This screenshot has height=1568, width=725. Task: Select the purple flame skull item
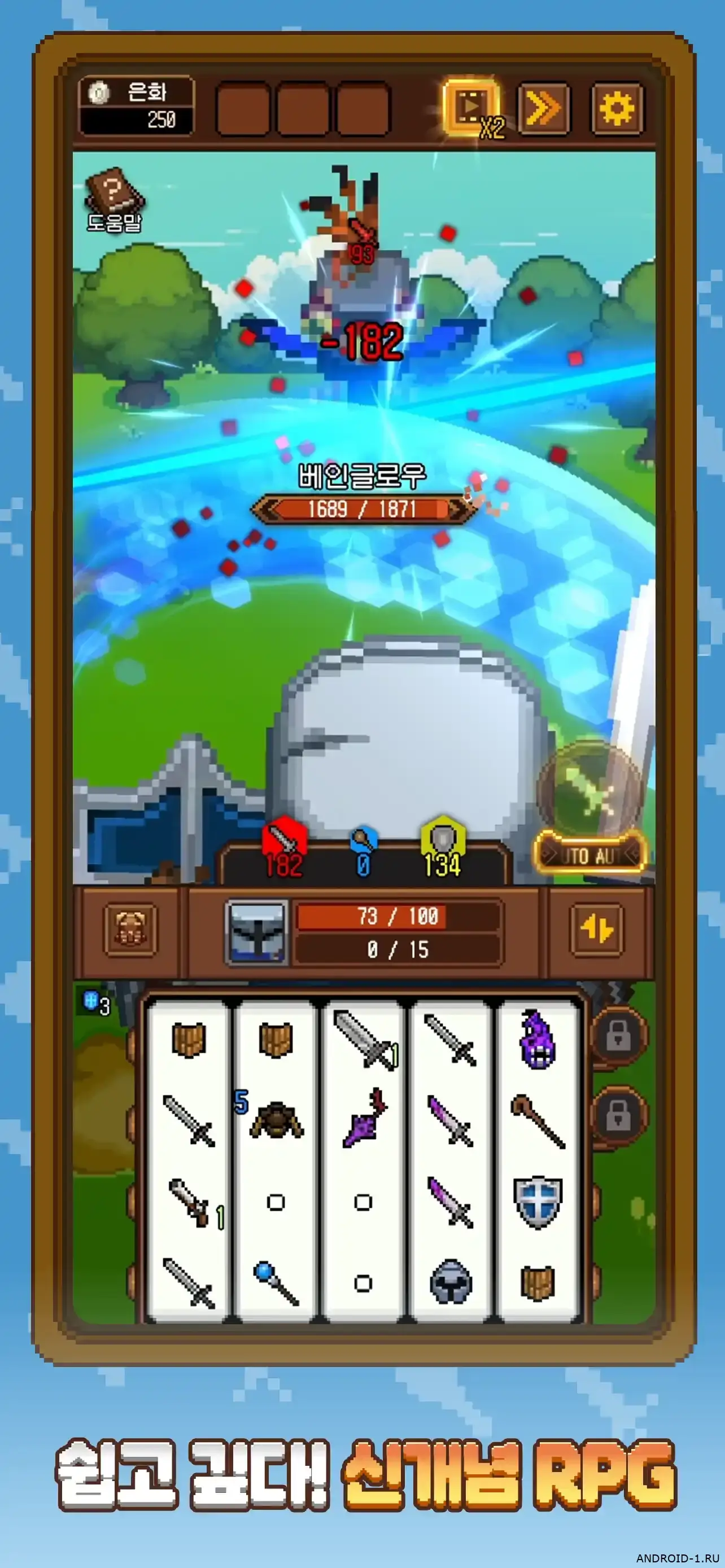pos(537,1039)
